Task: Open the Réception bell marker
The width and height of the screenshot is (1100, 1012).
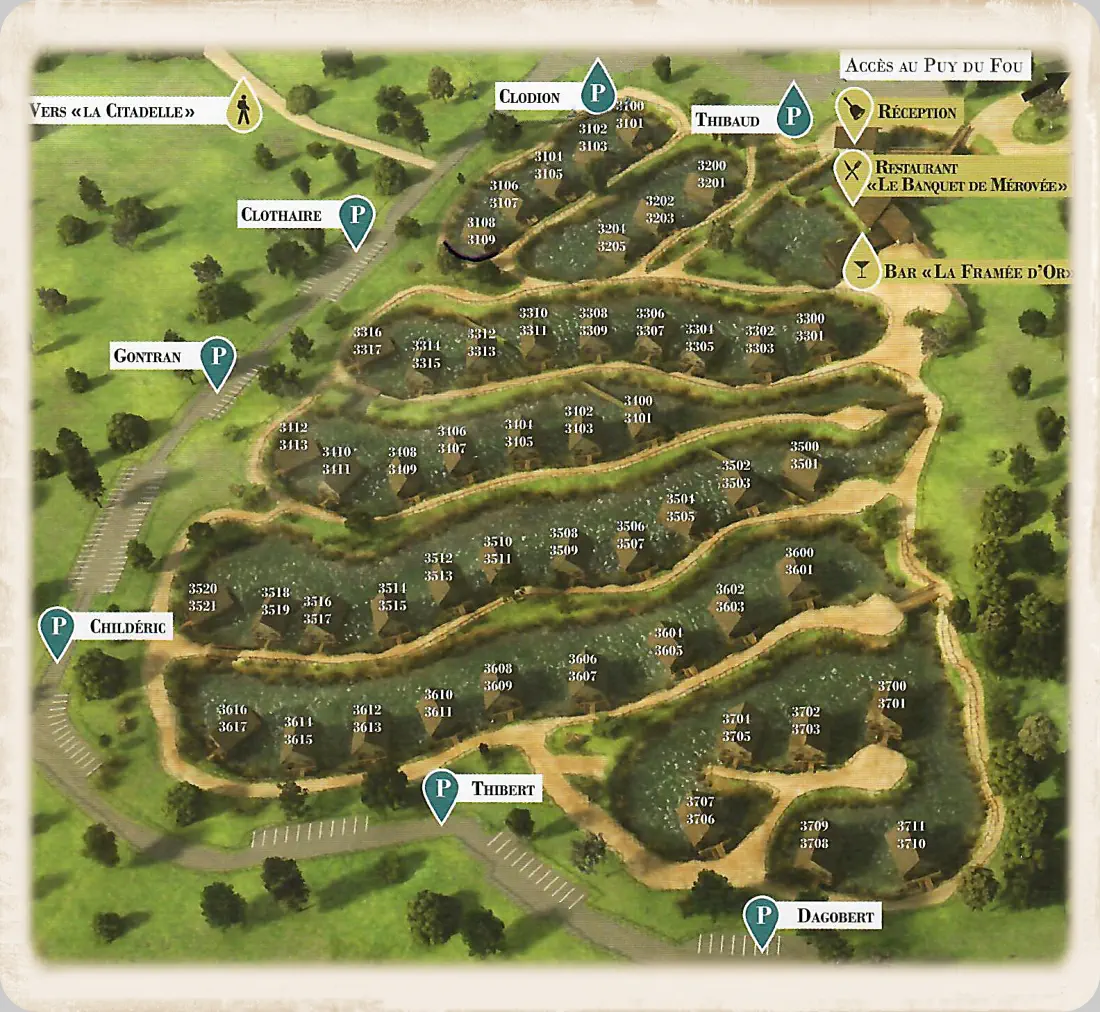Action: (853, 113)
